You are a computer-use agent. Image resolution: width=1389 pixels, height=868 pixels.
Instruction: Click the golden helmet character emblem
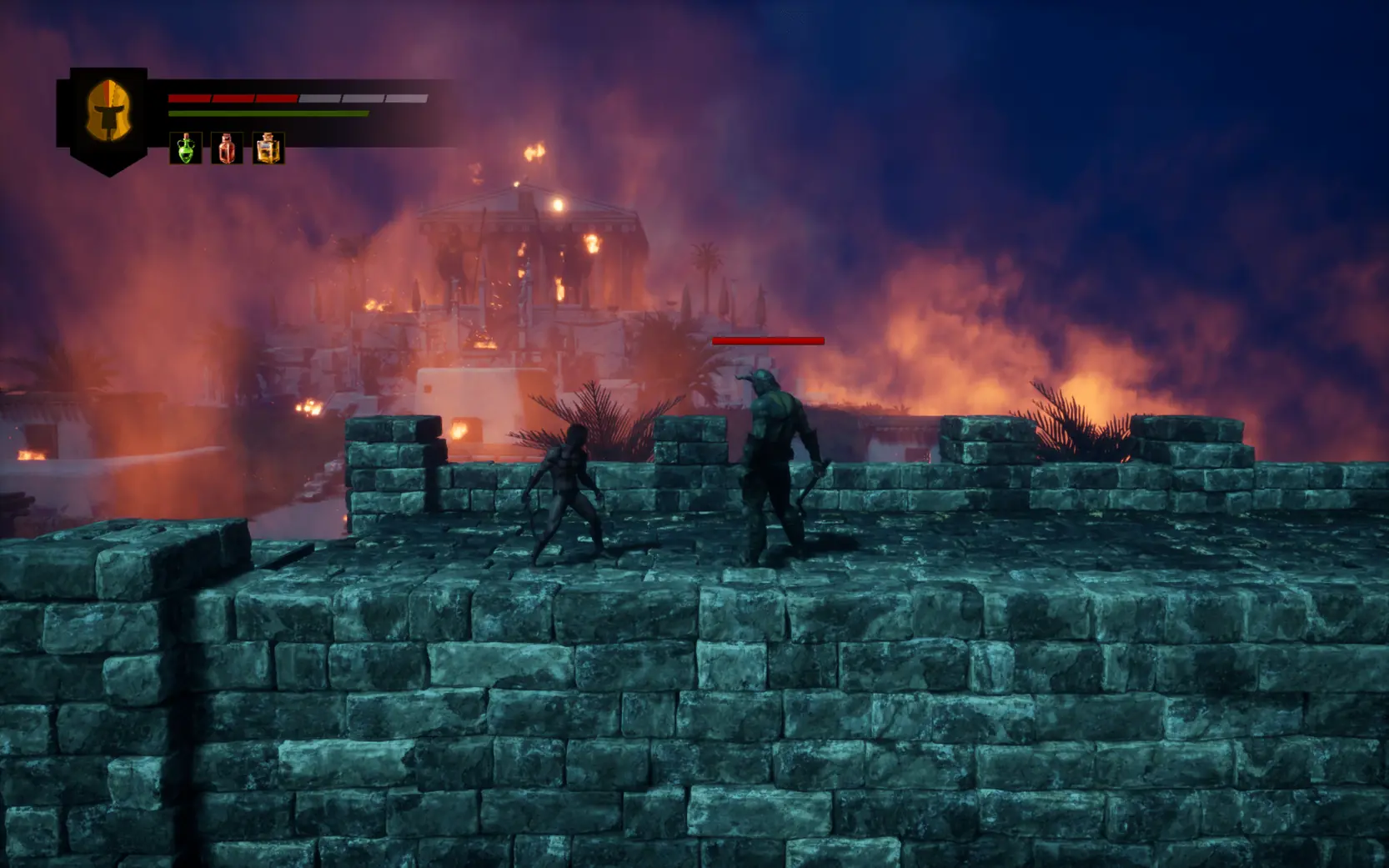click(108, 113)
